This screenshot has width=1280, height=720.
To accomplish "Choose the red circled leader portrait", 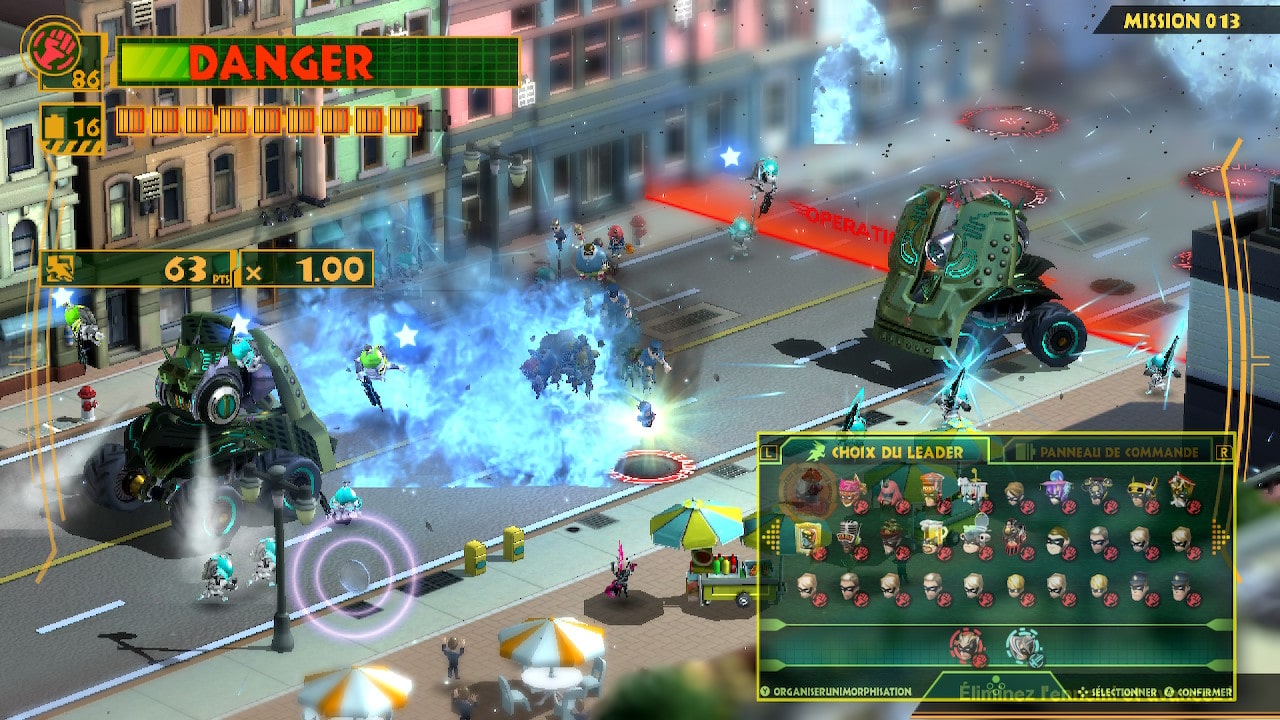I will [x=967, y=645].
